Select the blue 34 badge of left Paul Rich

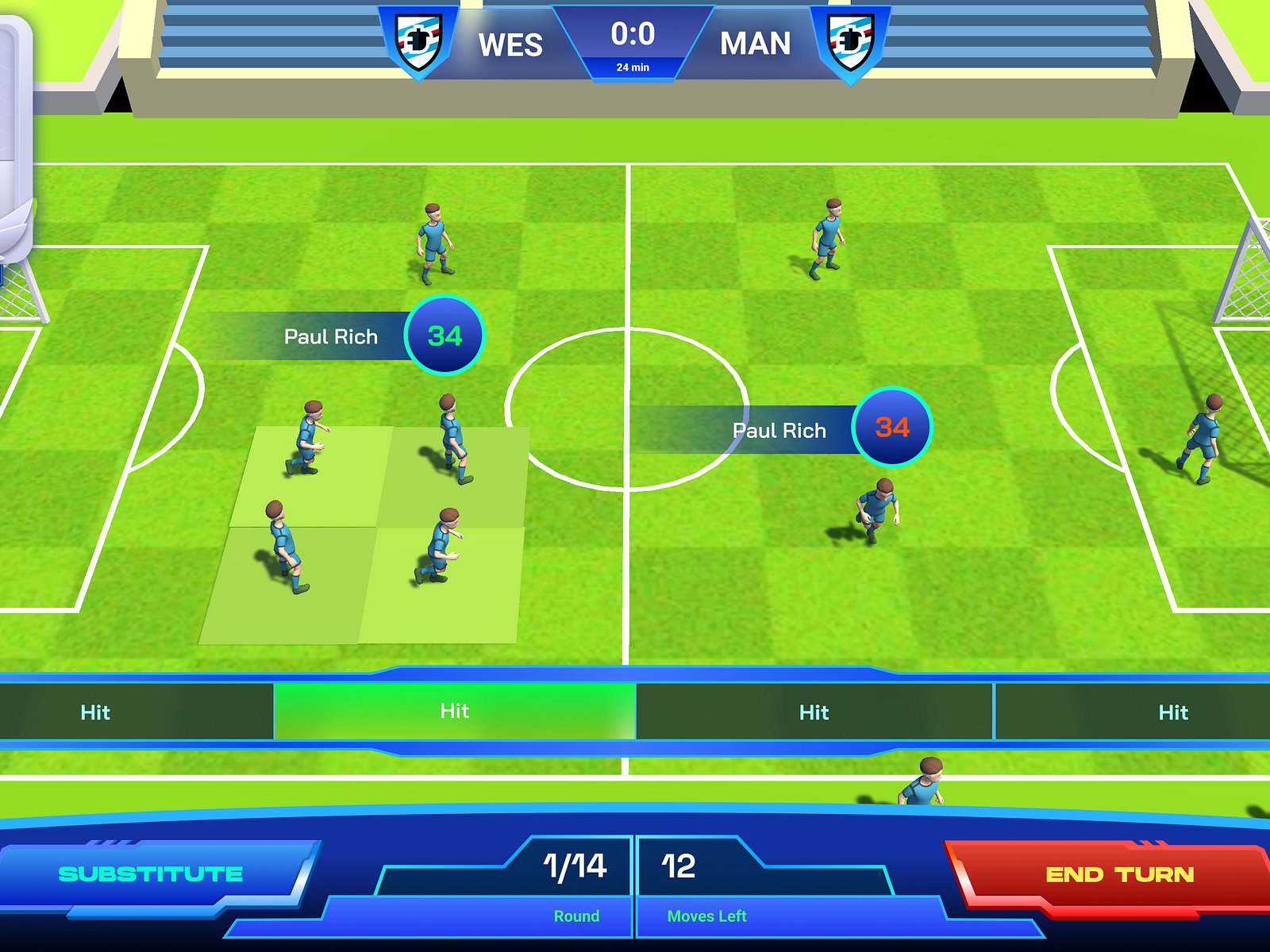click(444, 335)
